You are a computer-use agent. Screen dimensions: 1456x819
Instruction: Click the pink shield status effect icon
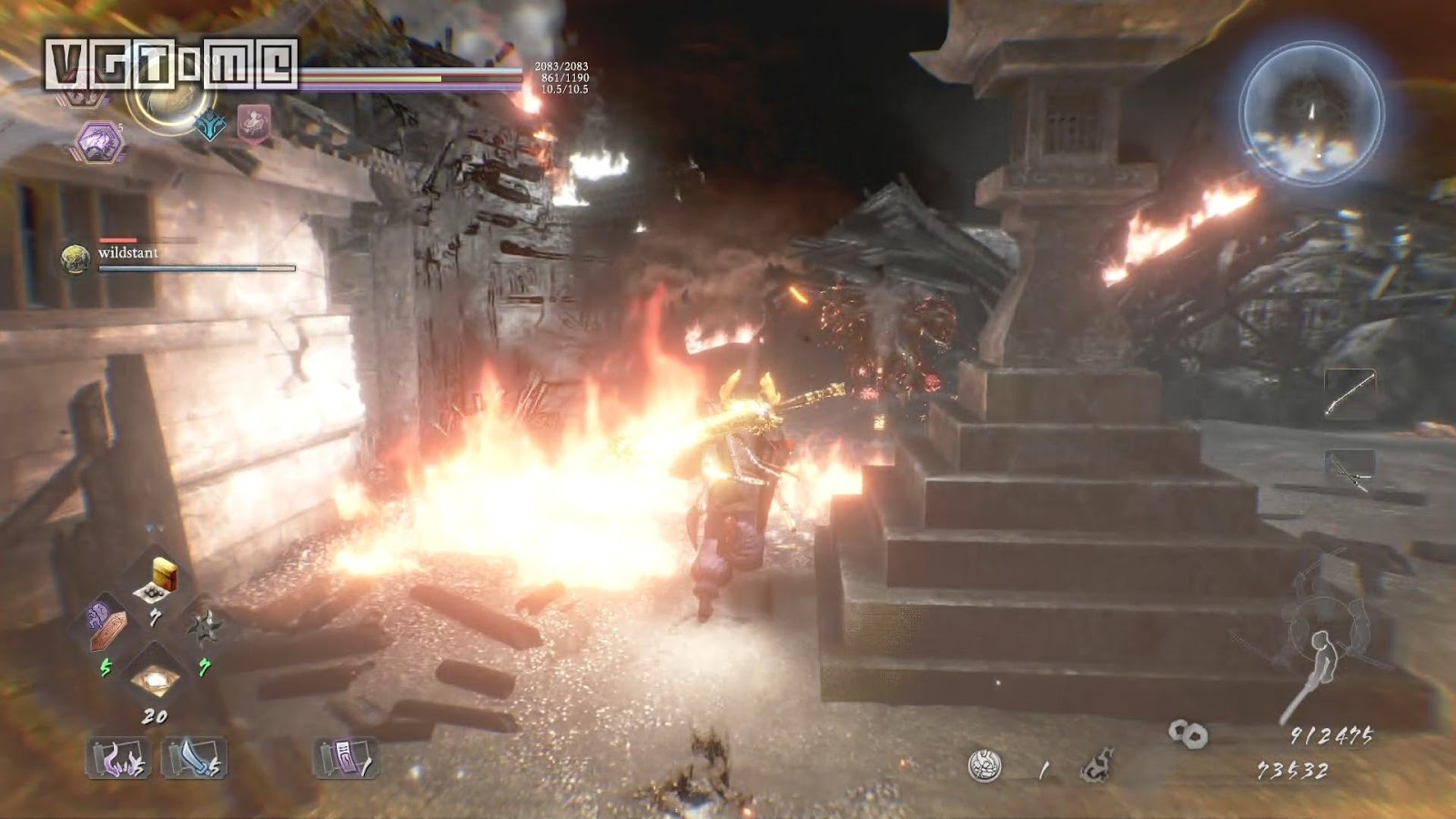(254, 122)
